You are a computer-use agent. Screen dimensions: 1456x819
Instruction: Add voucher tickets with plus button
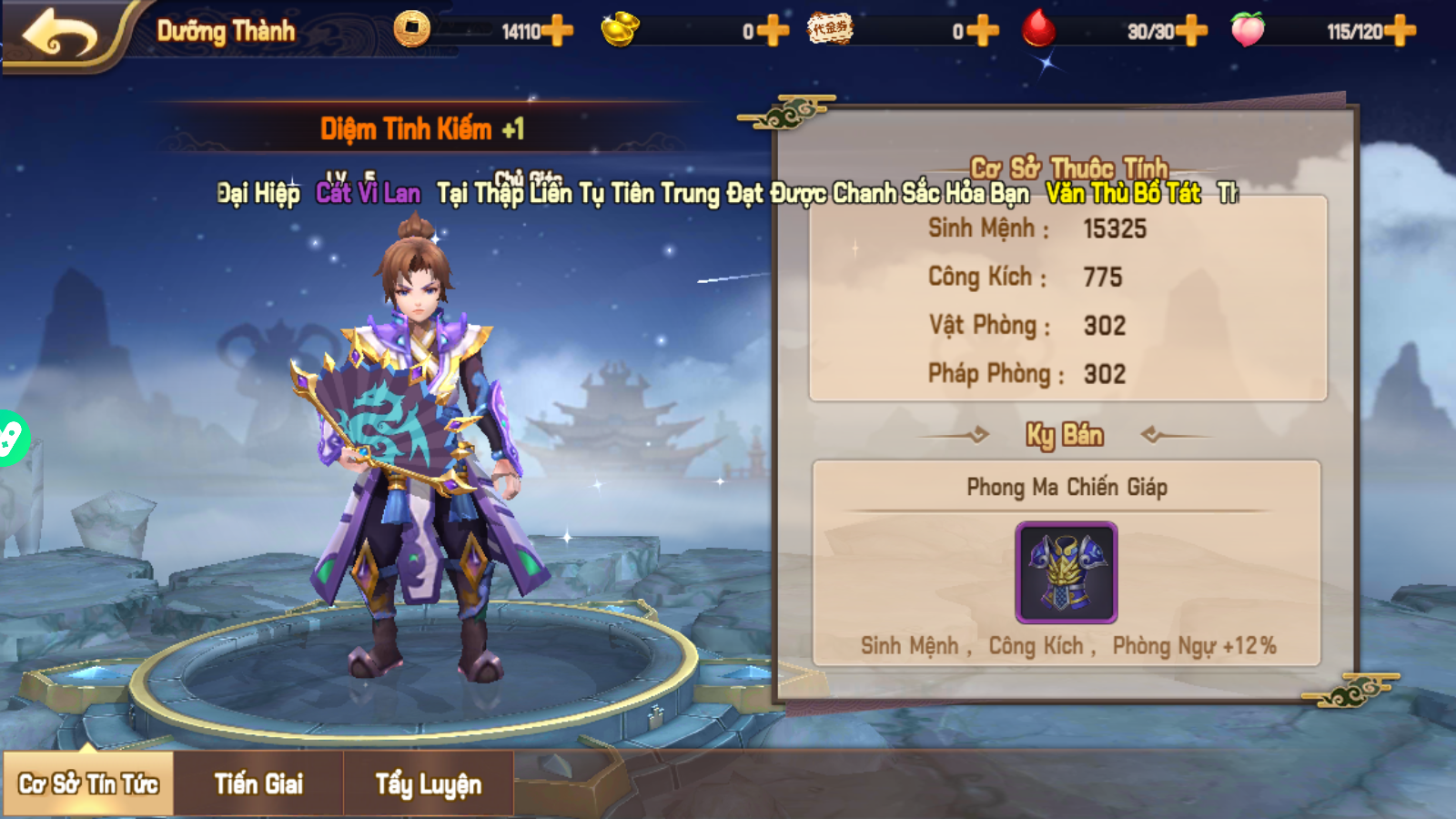coord(982,31)
